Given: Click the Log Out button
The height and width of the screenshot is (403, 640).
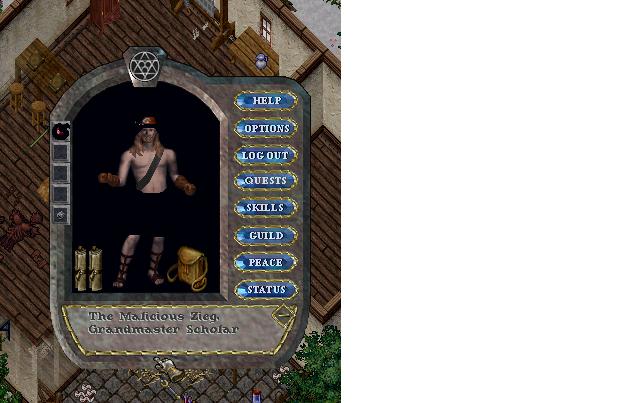Looking at the screenshot, I should (266, 155).
